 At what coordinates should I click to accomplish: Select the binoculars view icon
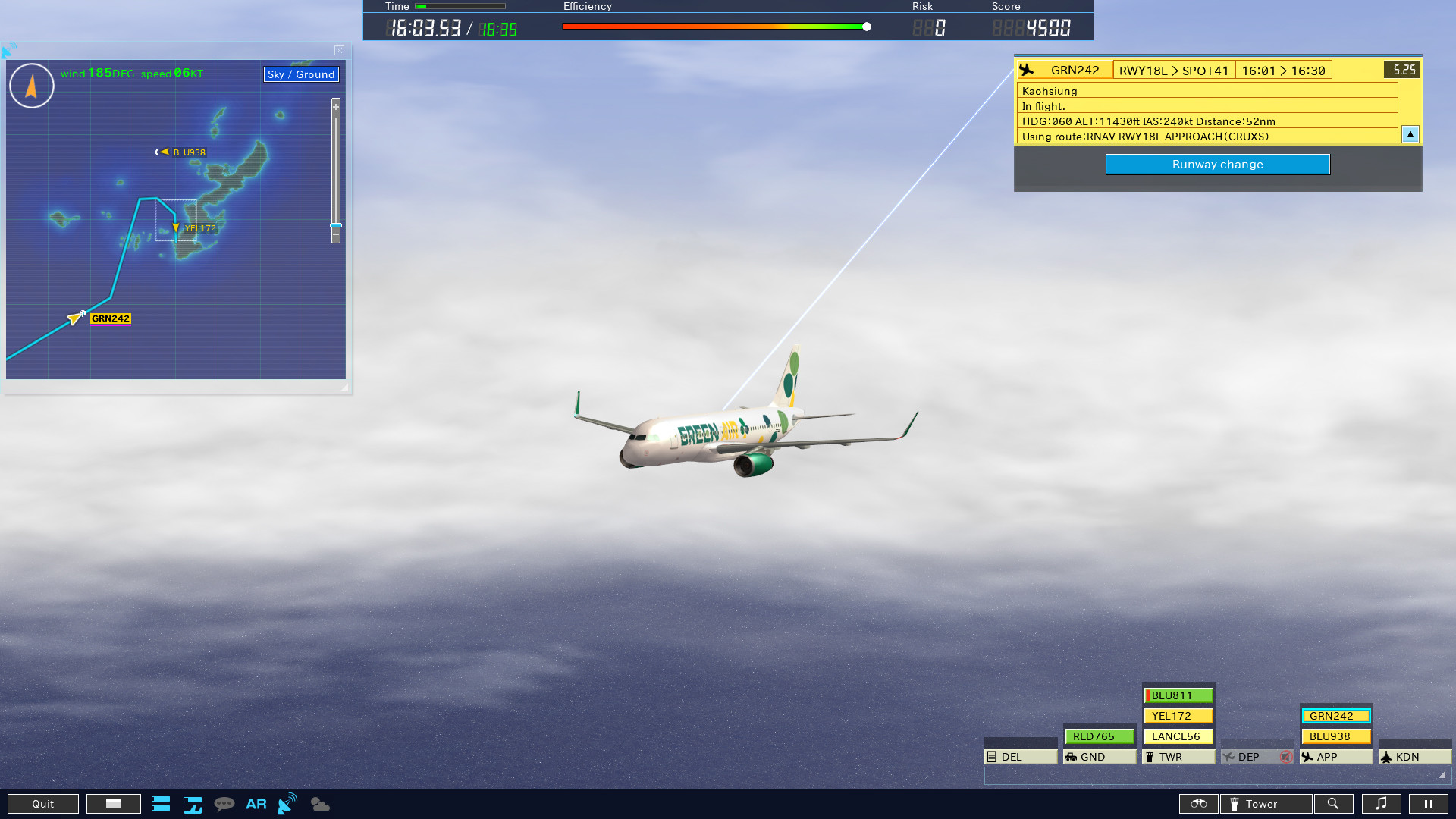pyautogui.click(x=1199, y=804)
